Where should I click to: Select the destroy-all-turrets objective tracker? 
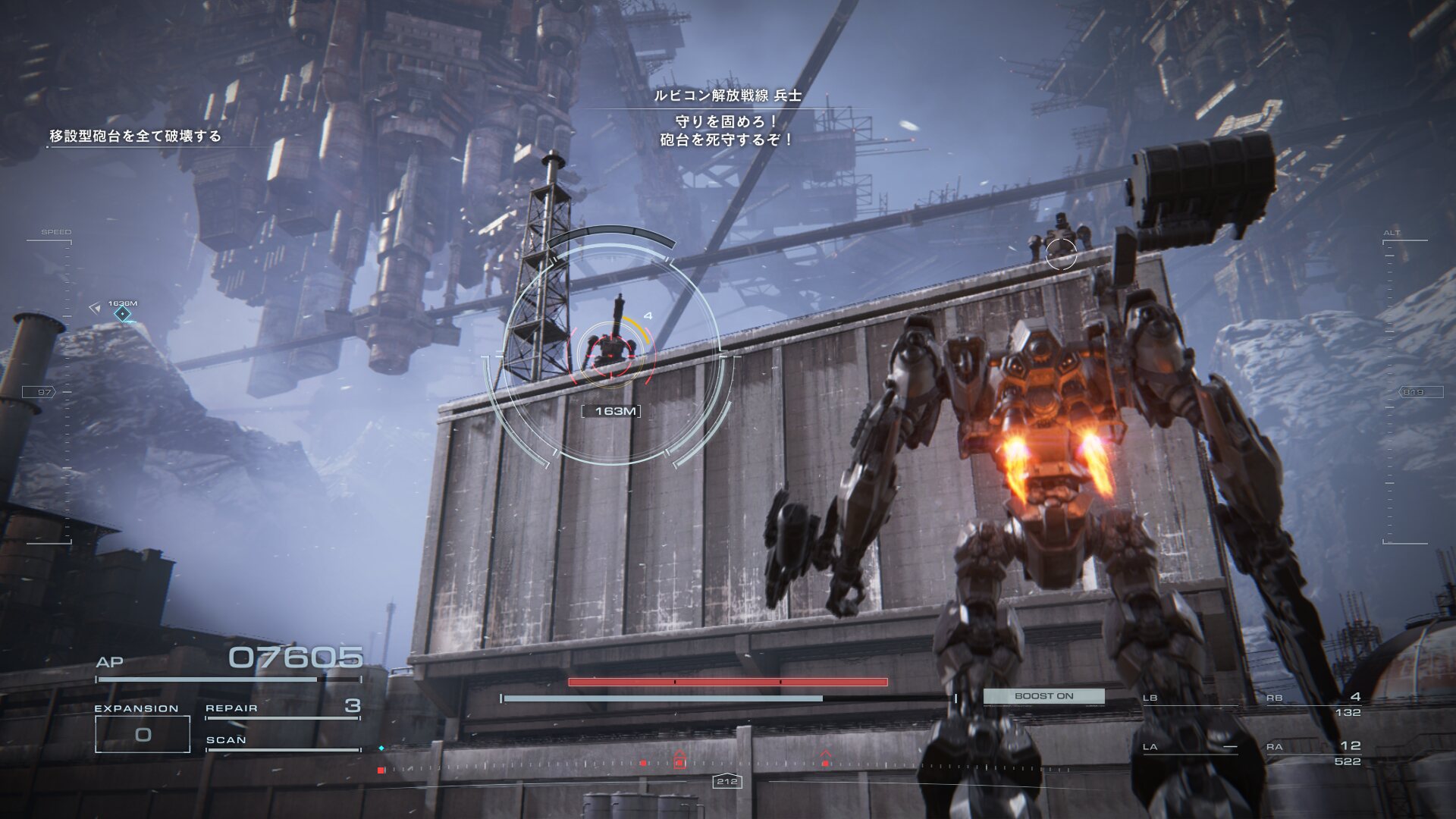136,136
